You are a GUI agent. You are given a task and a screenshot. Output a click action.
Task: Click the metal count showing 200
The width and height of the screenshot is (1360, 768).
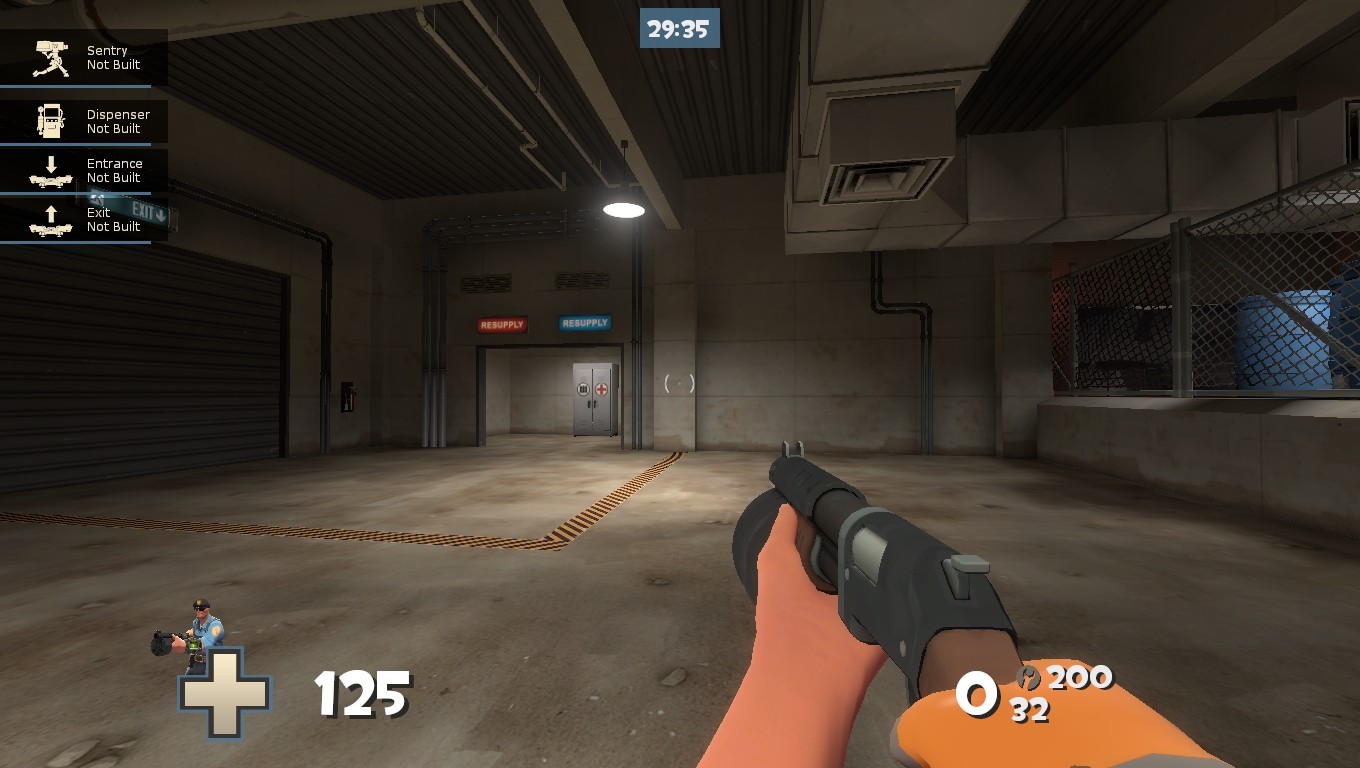coord(1082,676)
